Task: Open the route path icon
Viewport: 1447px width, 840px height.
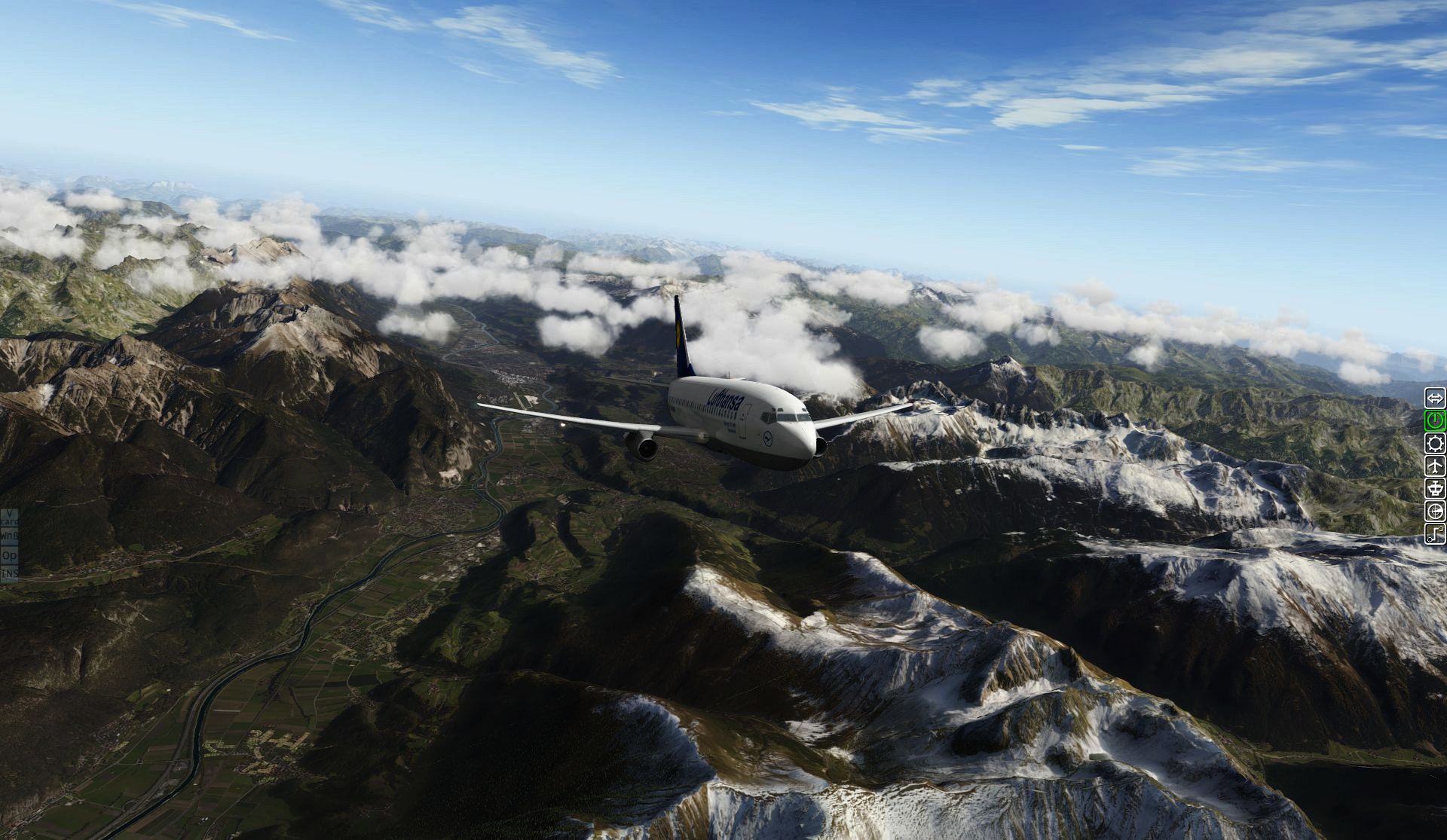Action: pos(1435,534)
